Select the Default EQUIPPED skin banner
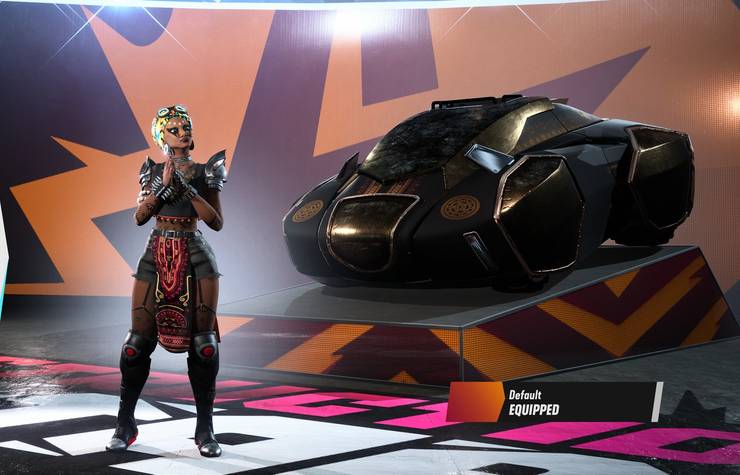 coord(554,402)
